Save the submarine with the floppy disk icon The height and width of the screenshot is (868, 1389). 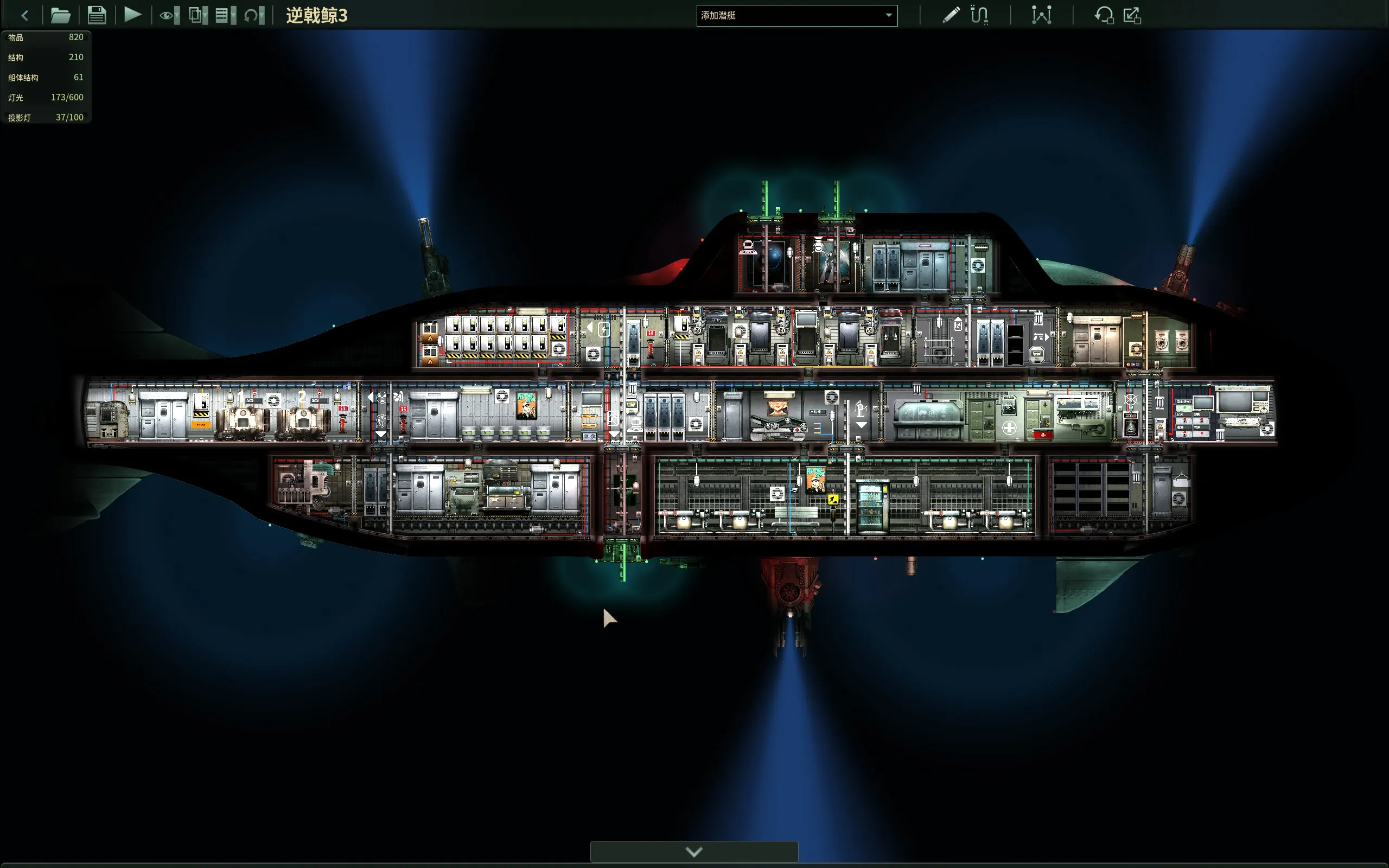pos(97,16)
